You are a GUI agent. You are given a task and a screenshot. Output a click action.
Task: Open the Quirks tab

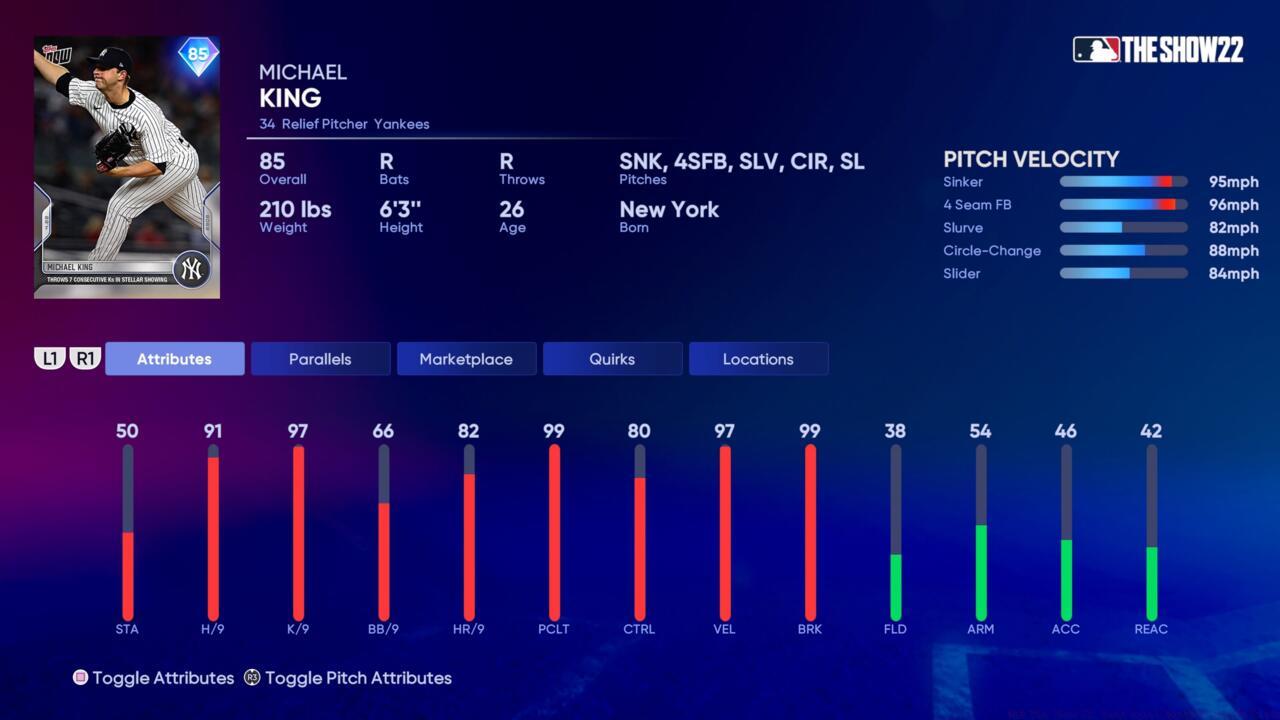coord(612,358)
